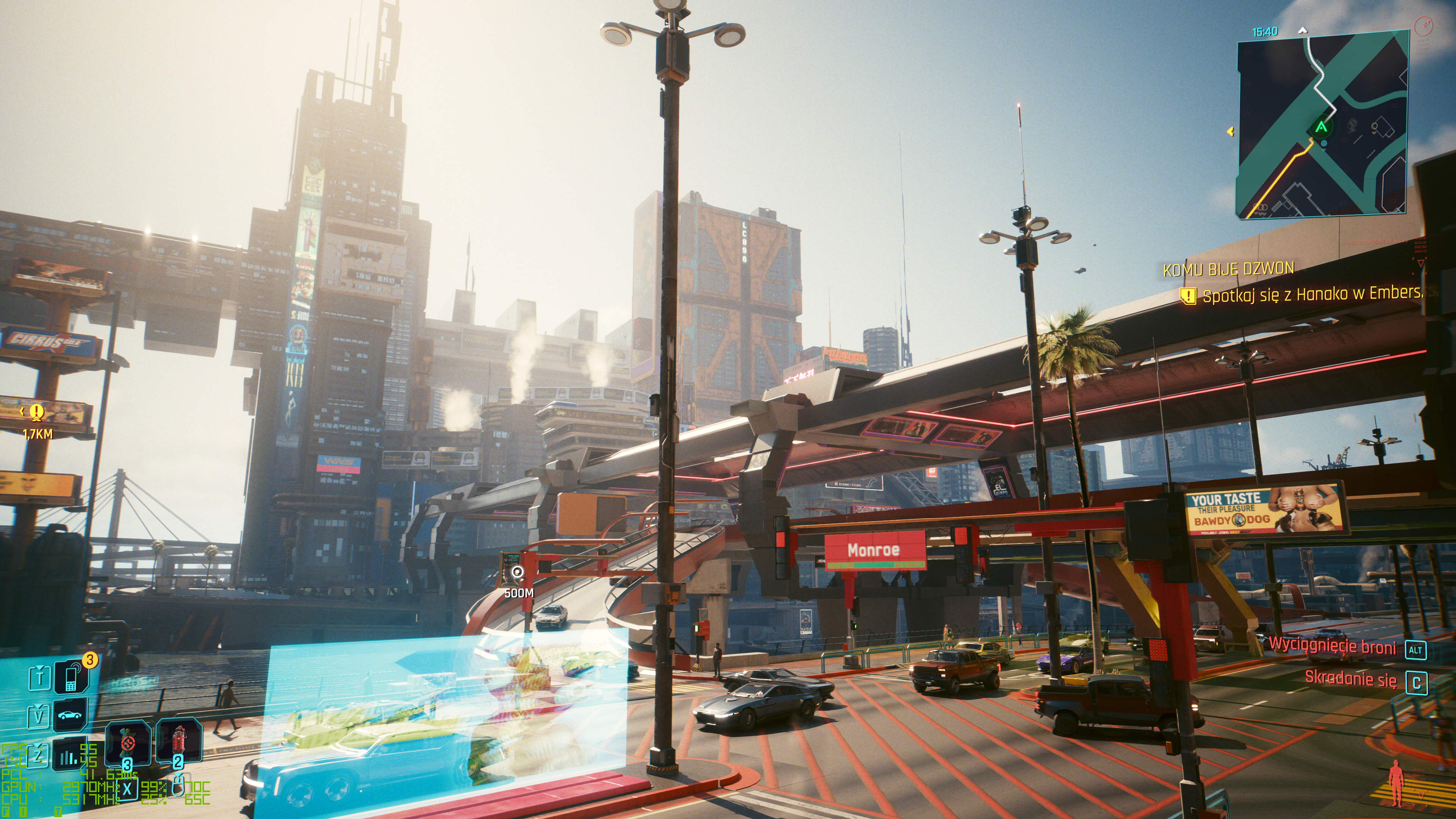Viewport: 1456px width, 819px height.
Task: Select the objective Spotkaj się z Hanako
Action: tap(1311, 295)
